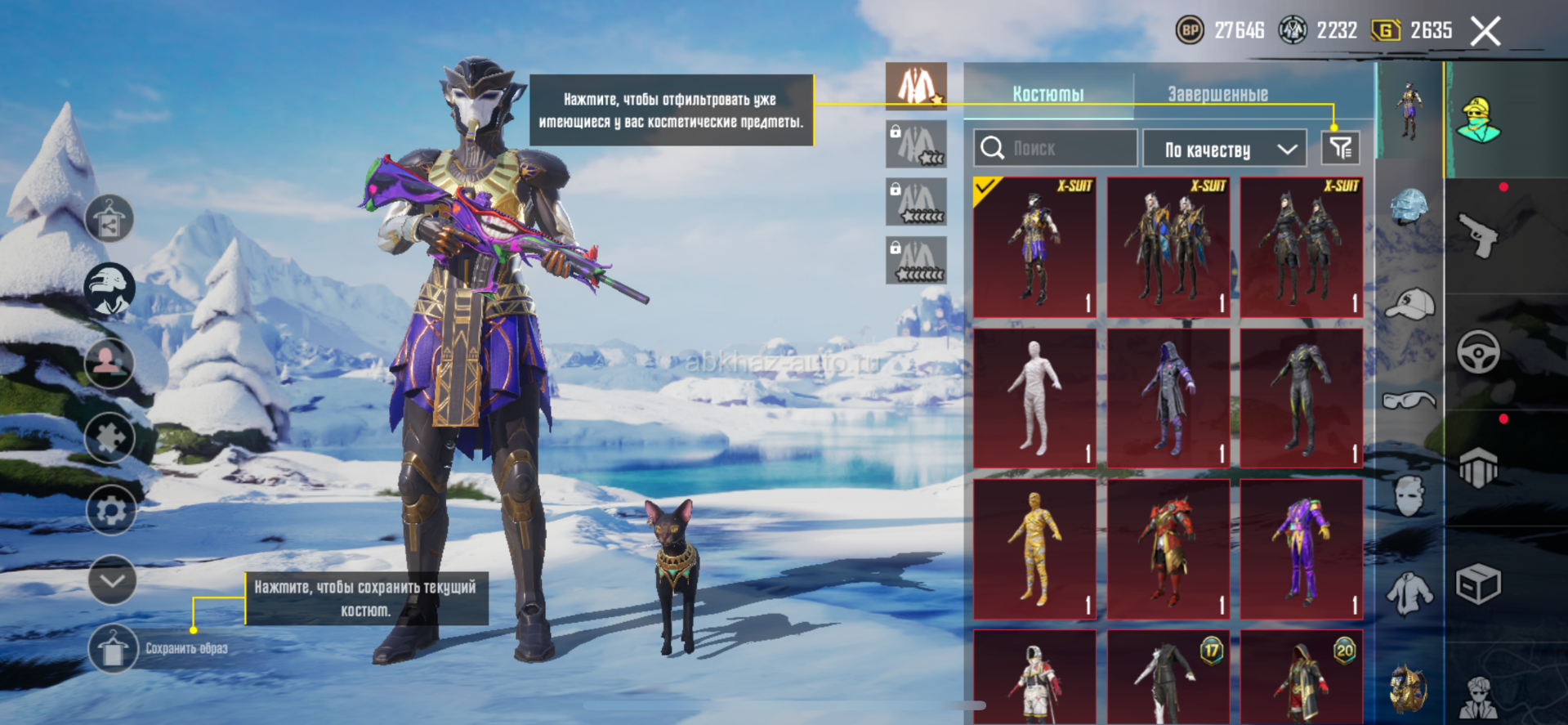Choose the face mask category

(1409, 495)
